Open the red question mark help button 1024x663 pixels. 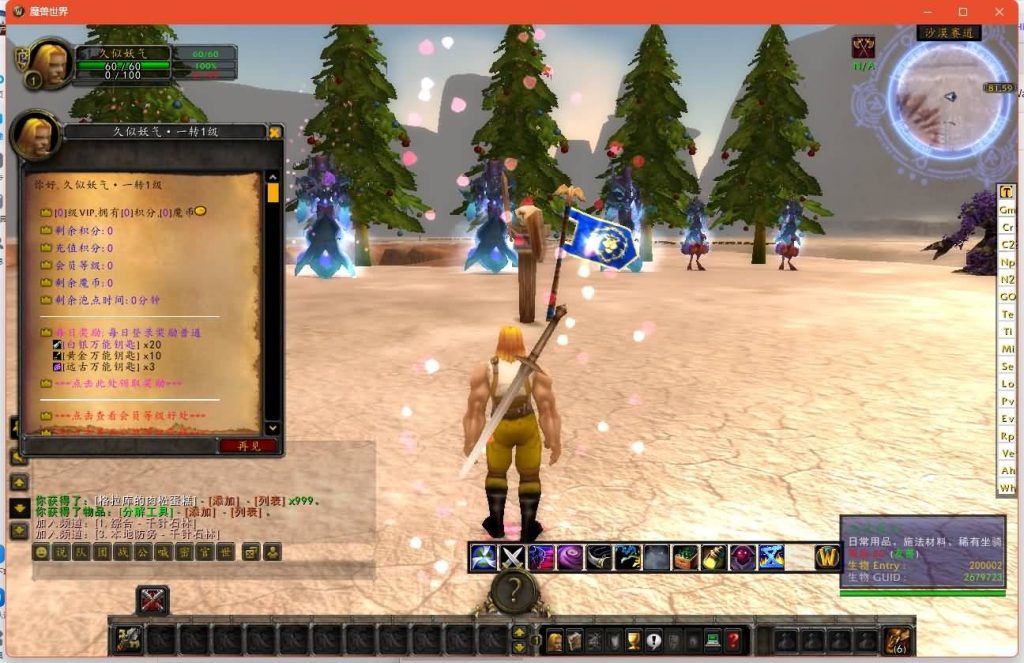733,640
